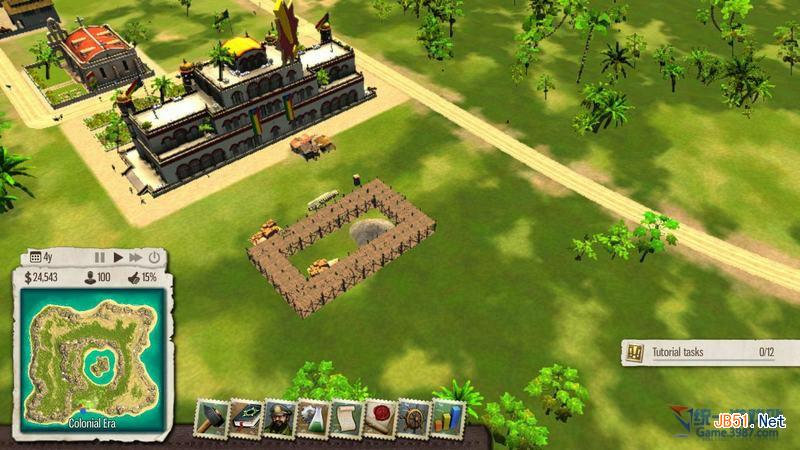Select the El Presidente portrait stamp

click(x=279, y=418)
